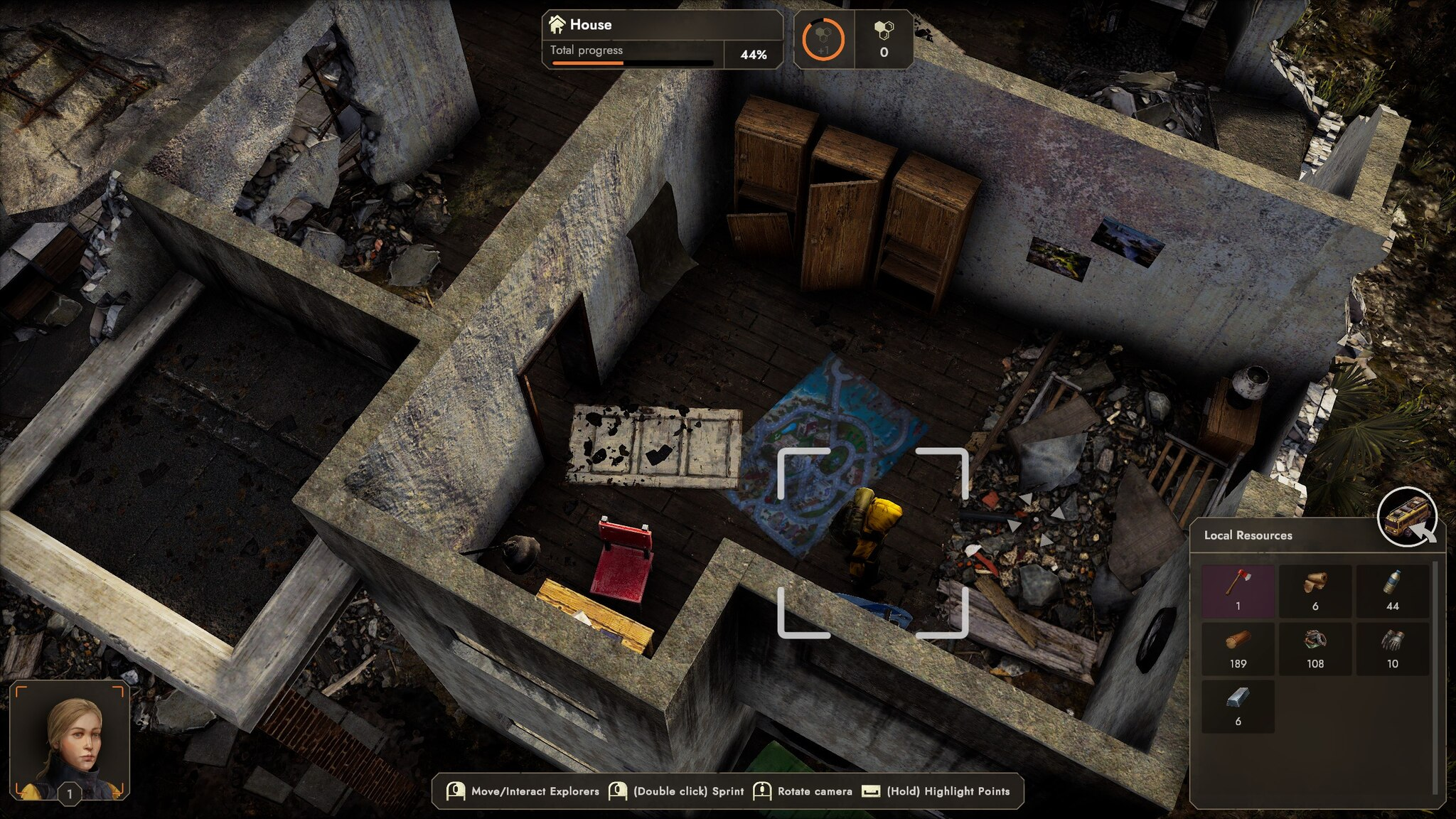This screenshot has width=1456, height=819.
Task: Select the blonde explorer portrait
Action: pyautogui.click(x=70, y=740)
